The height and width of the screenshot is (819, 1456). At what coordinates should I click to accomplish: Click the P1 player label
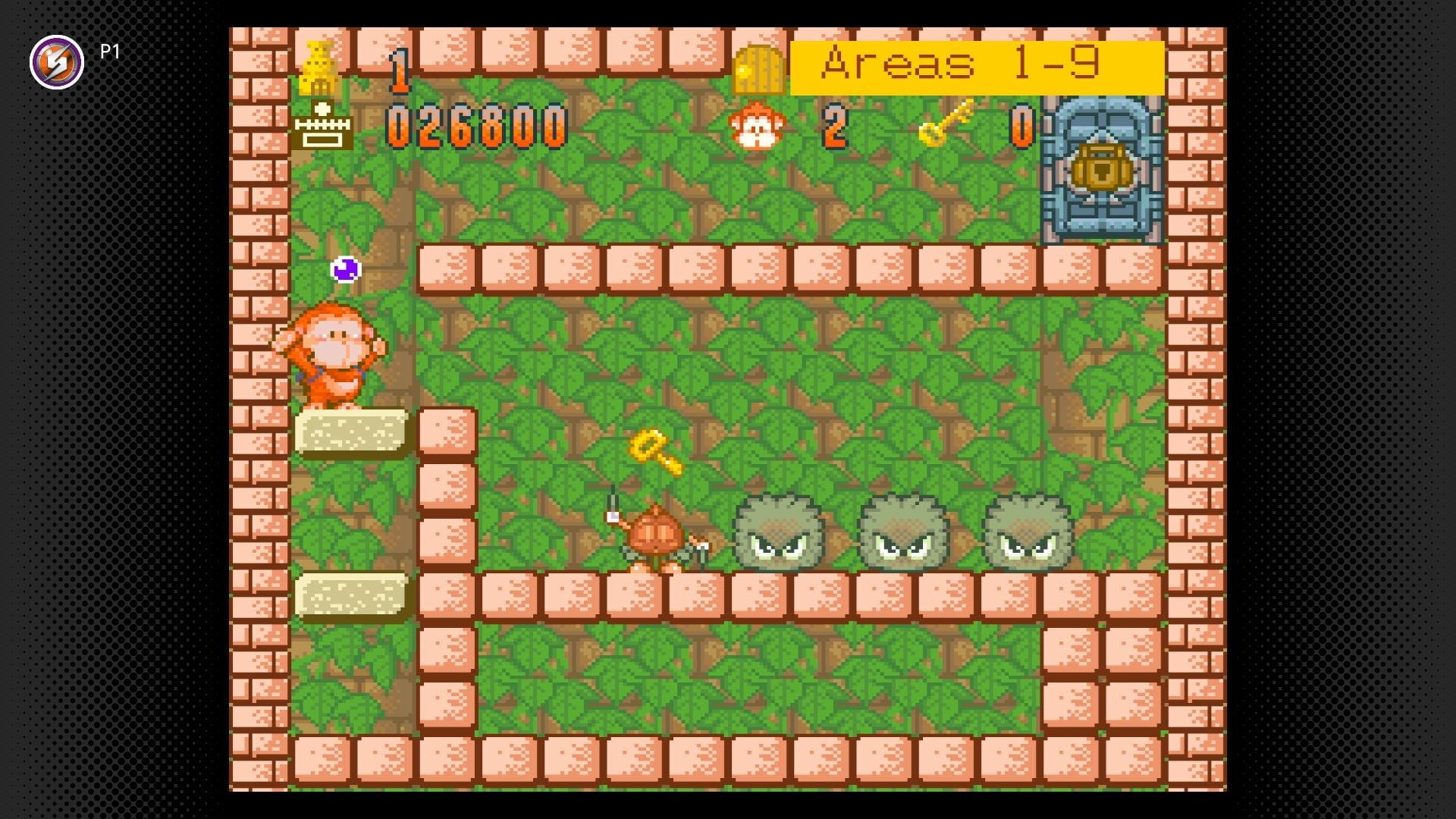(108, 52)
